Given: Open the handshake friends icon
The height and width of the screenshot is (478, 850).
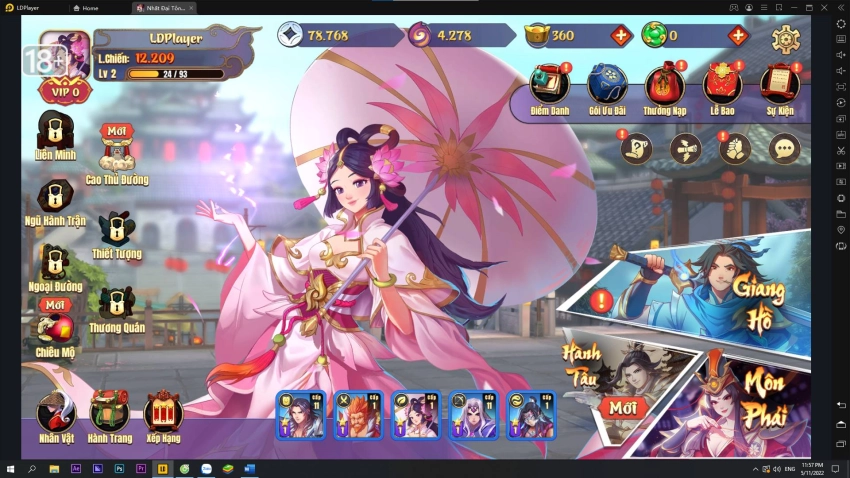Looking at the screenshot, I should point(735,149).
